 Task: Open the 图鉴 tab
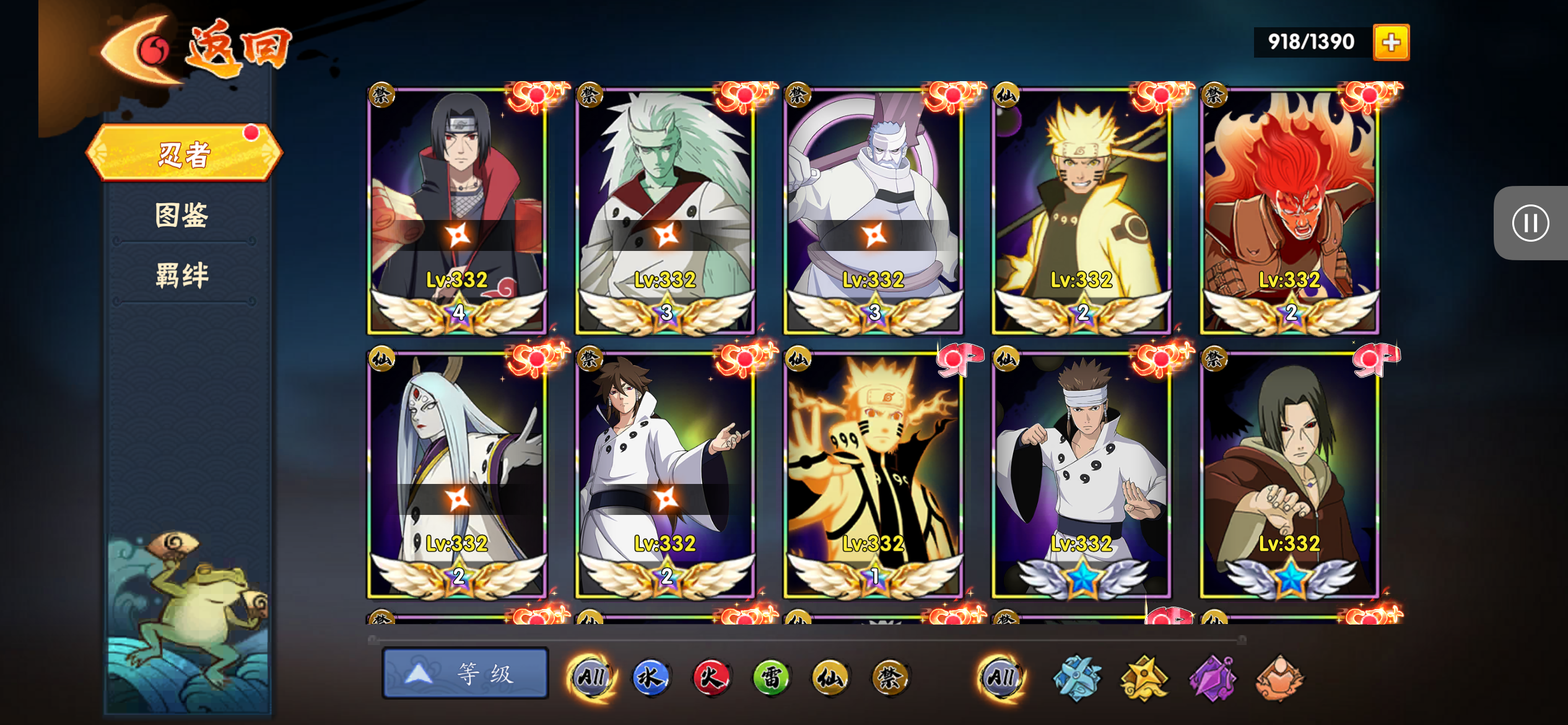pos(182,215)
